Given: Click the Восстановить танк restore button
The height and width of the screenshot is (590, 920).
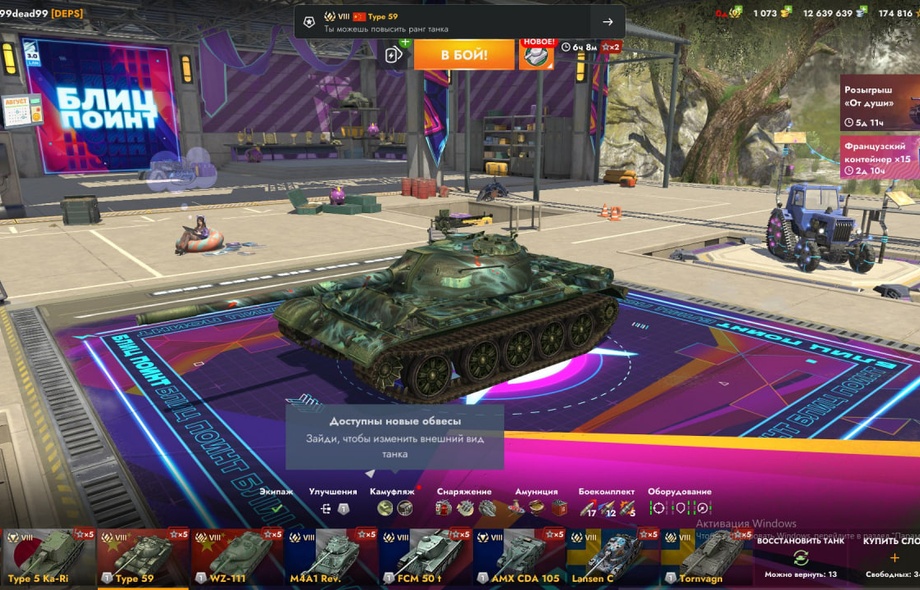Looking at the screenshot, I should coord(800,556).
